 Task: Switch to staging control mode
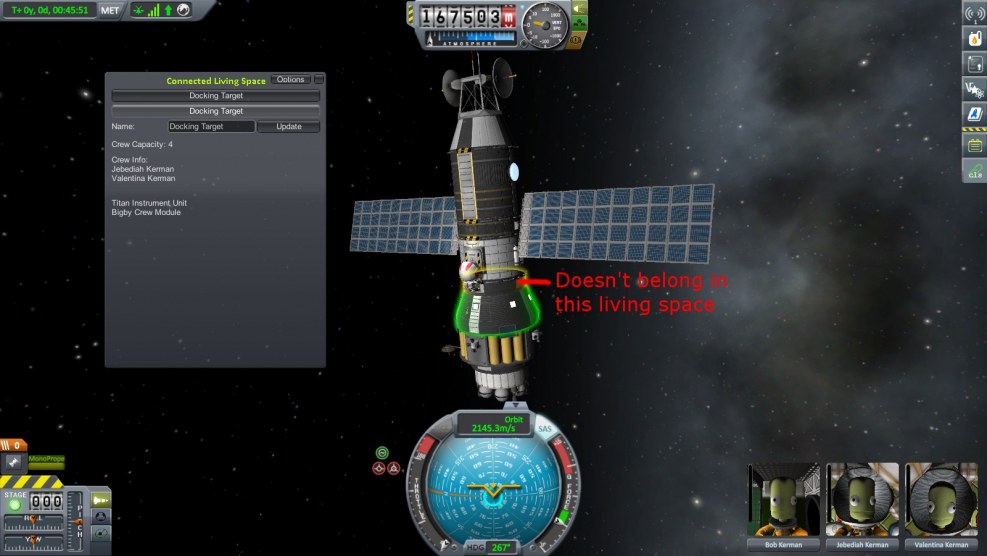click(x=101, y=499)
